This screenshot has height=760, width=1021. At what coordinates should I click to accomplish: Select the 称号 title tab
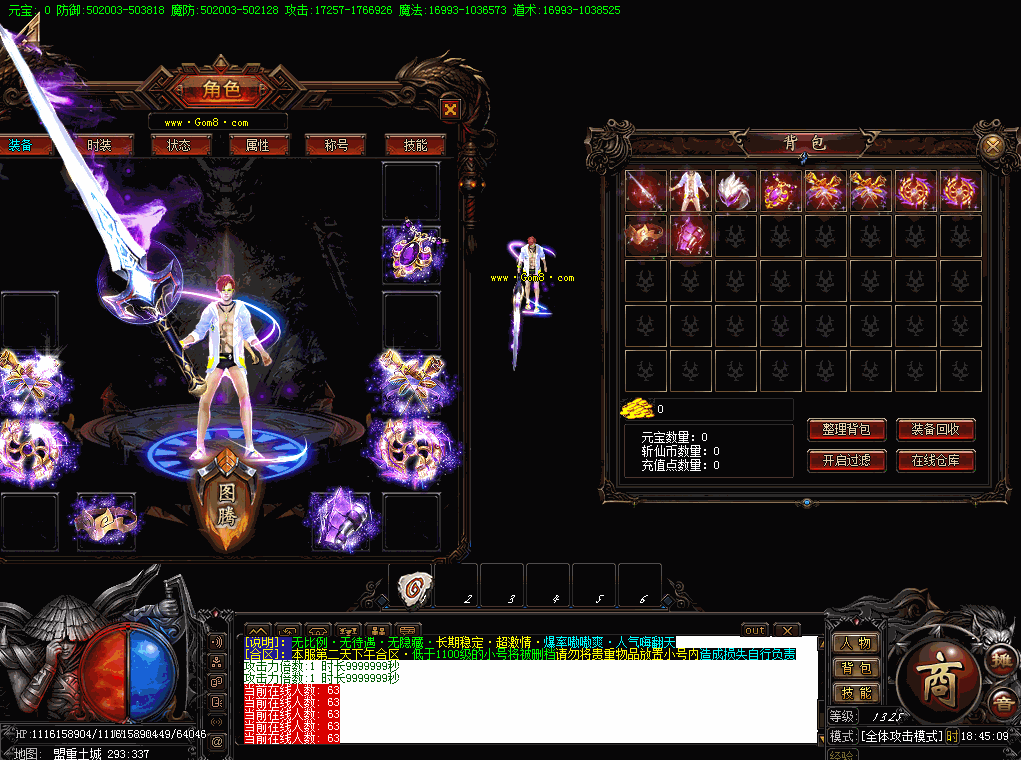click(x=335, y=145)
